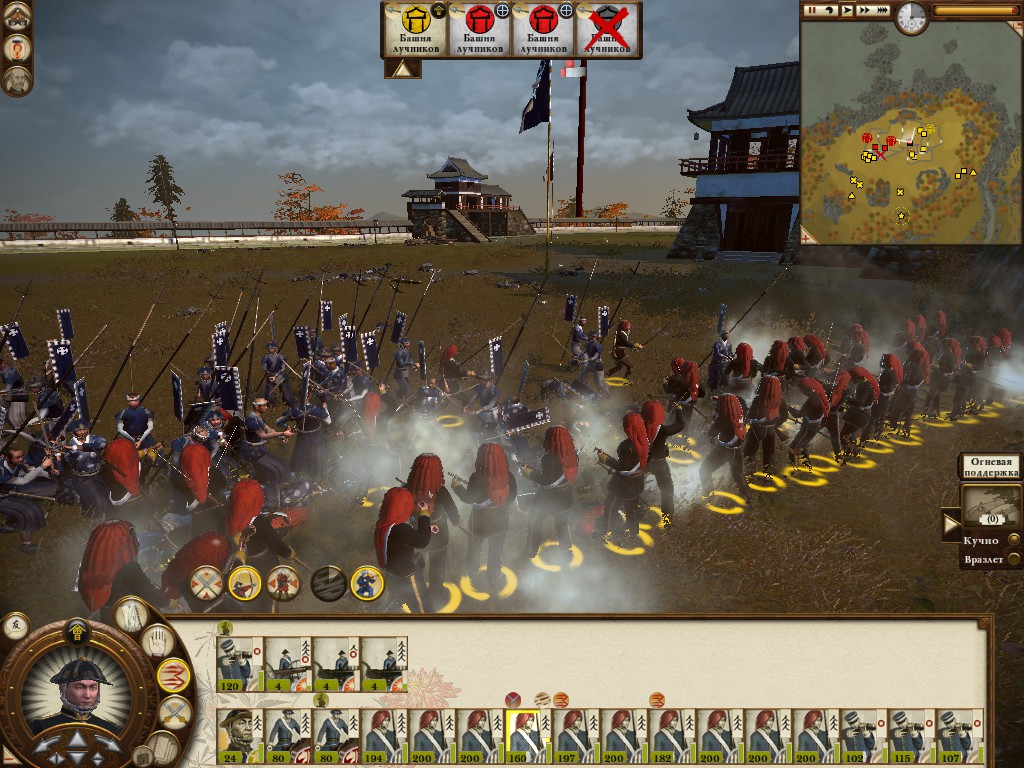1024x768 pixels.
Task: Select the yellow archer tower capture point
Action: 415,28
